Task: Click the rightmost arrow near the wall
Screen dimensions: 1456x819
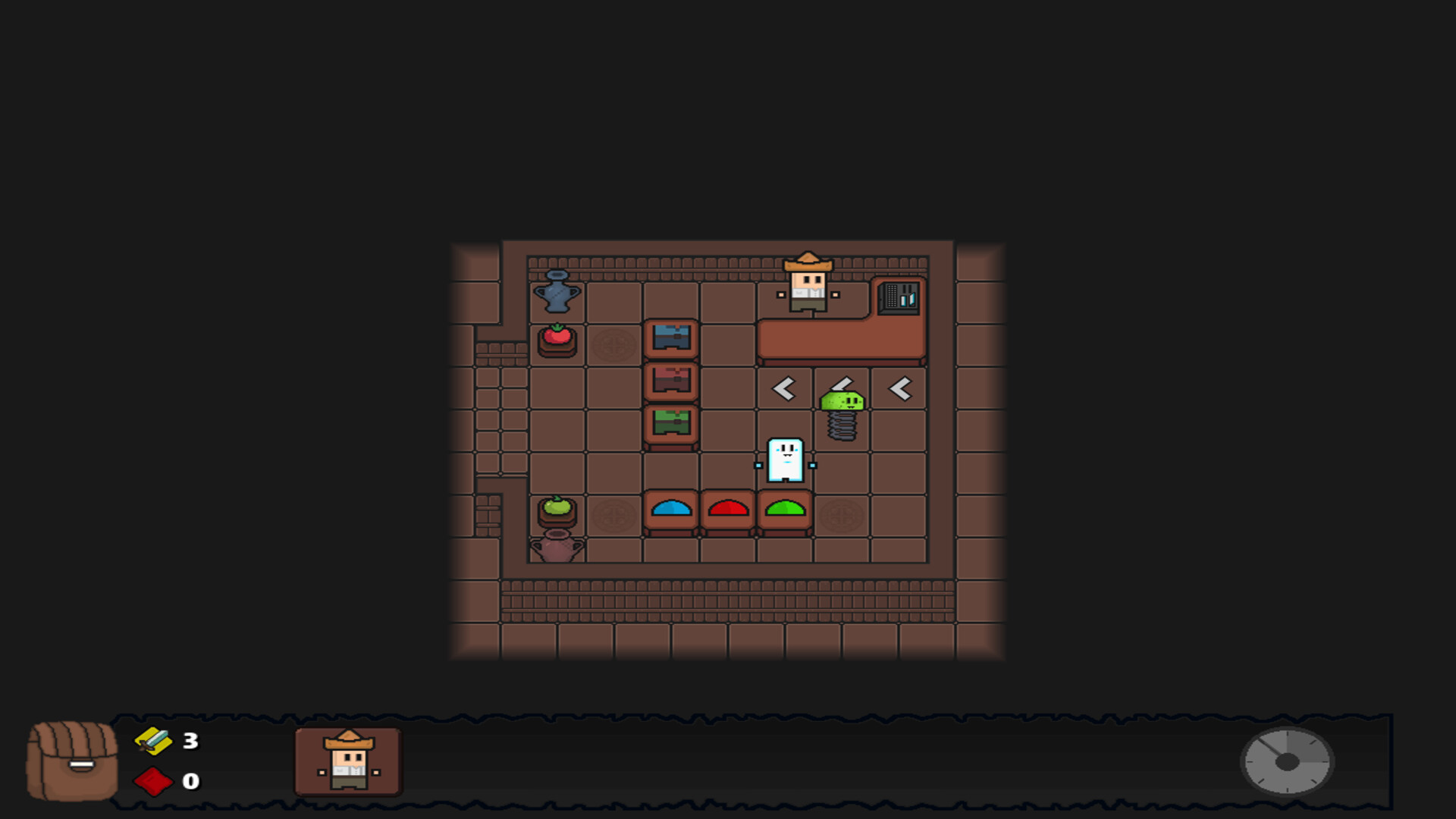Action: (x=899, y=388)
